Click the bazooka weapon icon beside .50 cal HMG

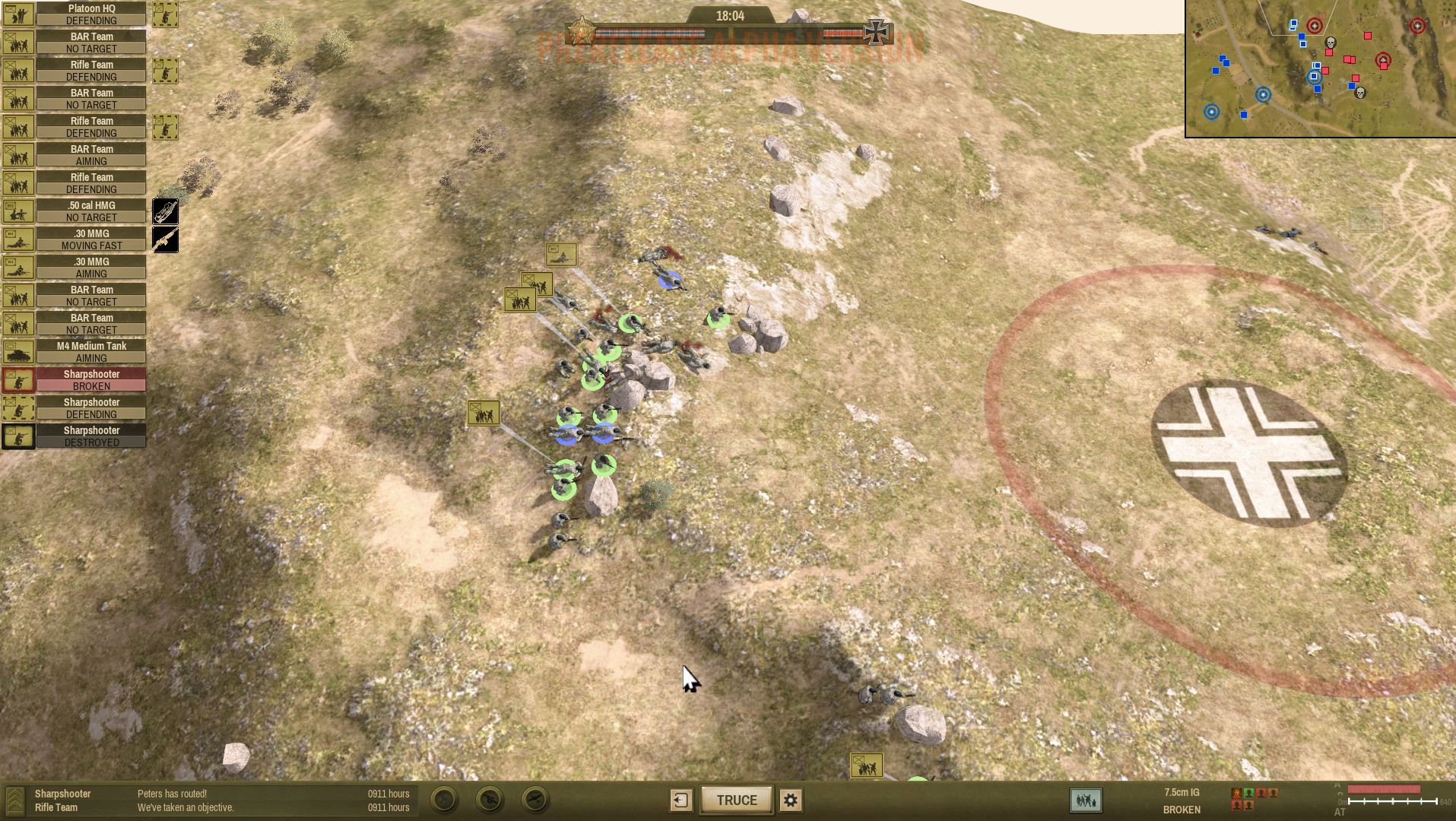pos(165,211)
